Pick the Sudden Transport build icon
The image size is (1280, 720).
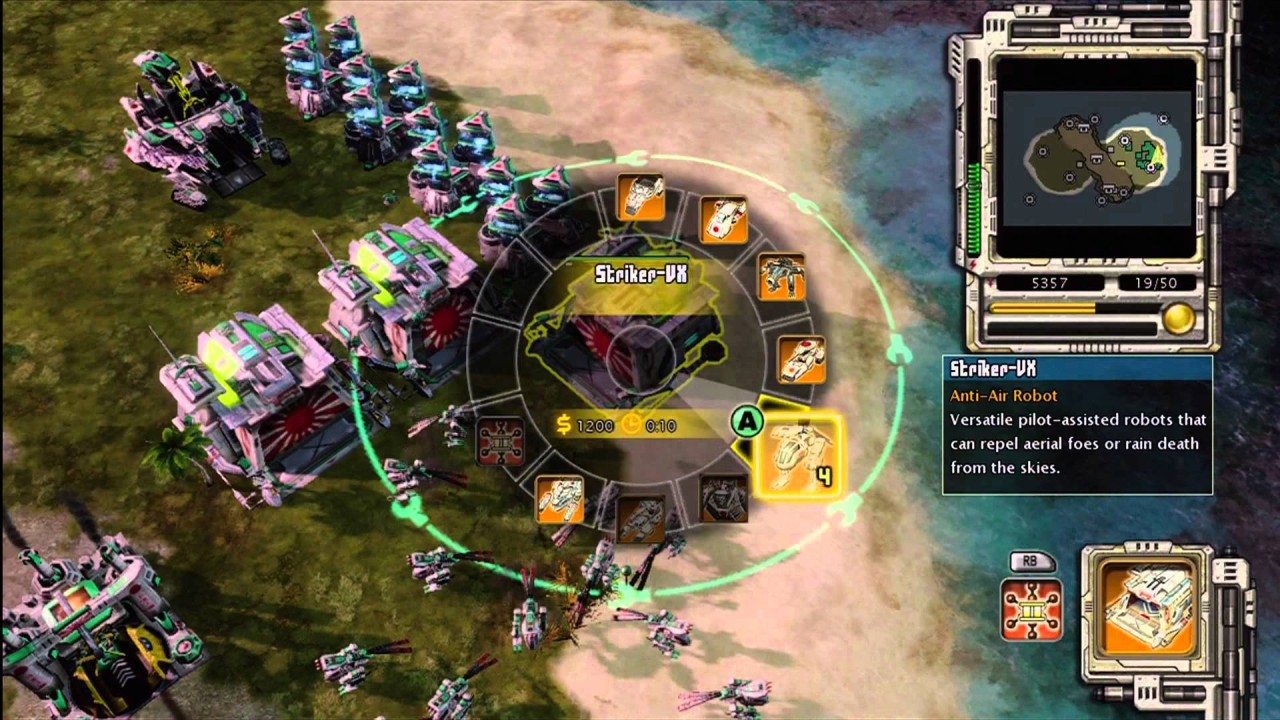tap(722, 220)
